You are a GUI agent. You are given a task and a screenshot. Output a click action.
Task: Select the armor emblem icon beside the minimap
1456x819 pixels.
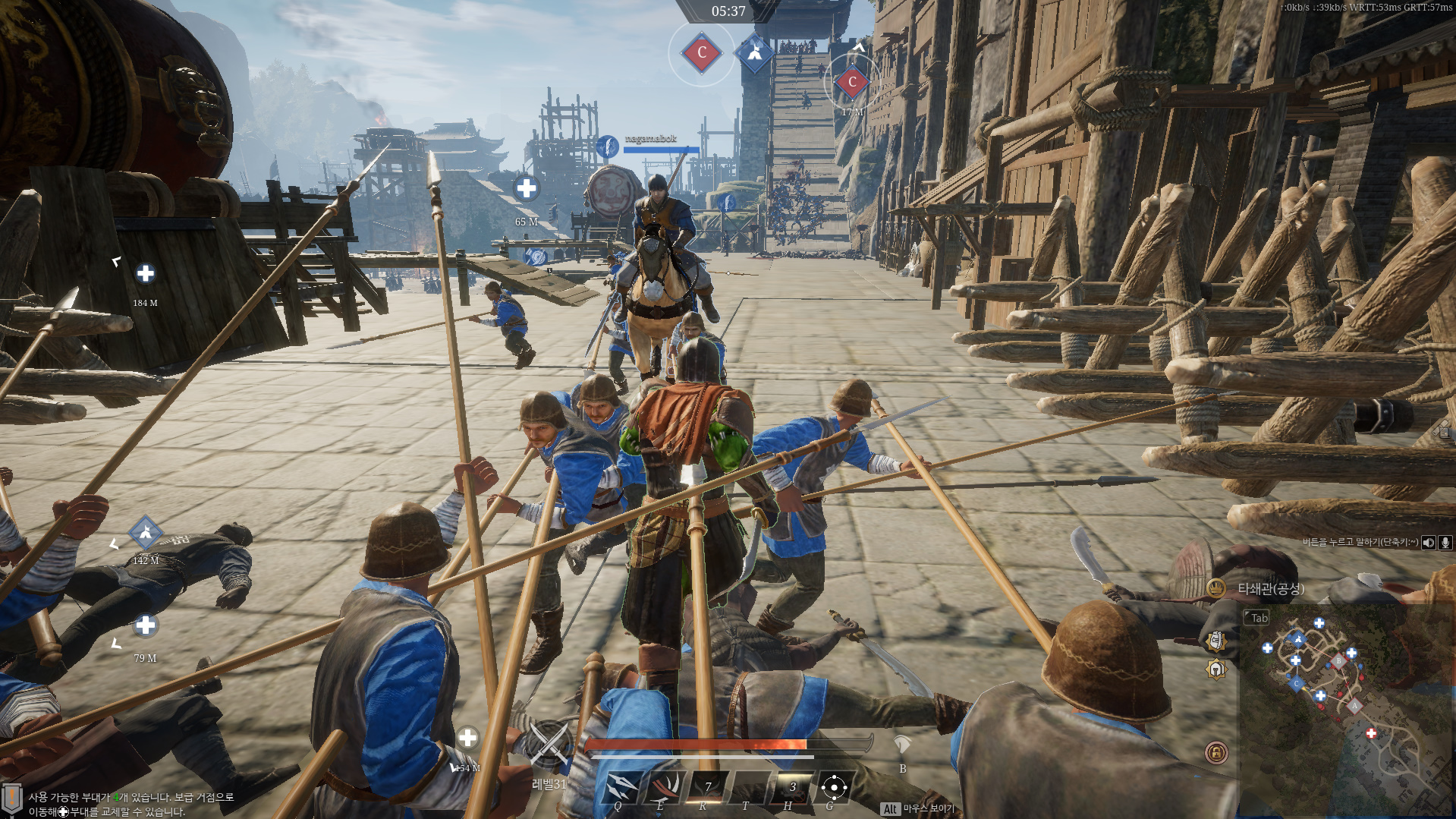[1215, 641]
